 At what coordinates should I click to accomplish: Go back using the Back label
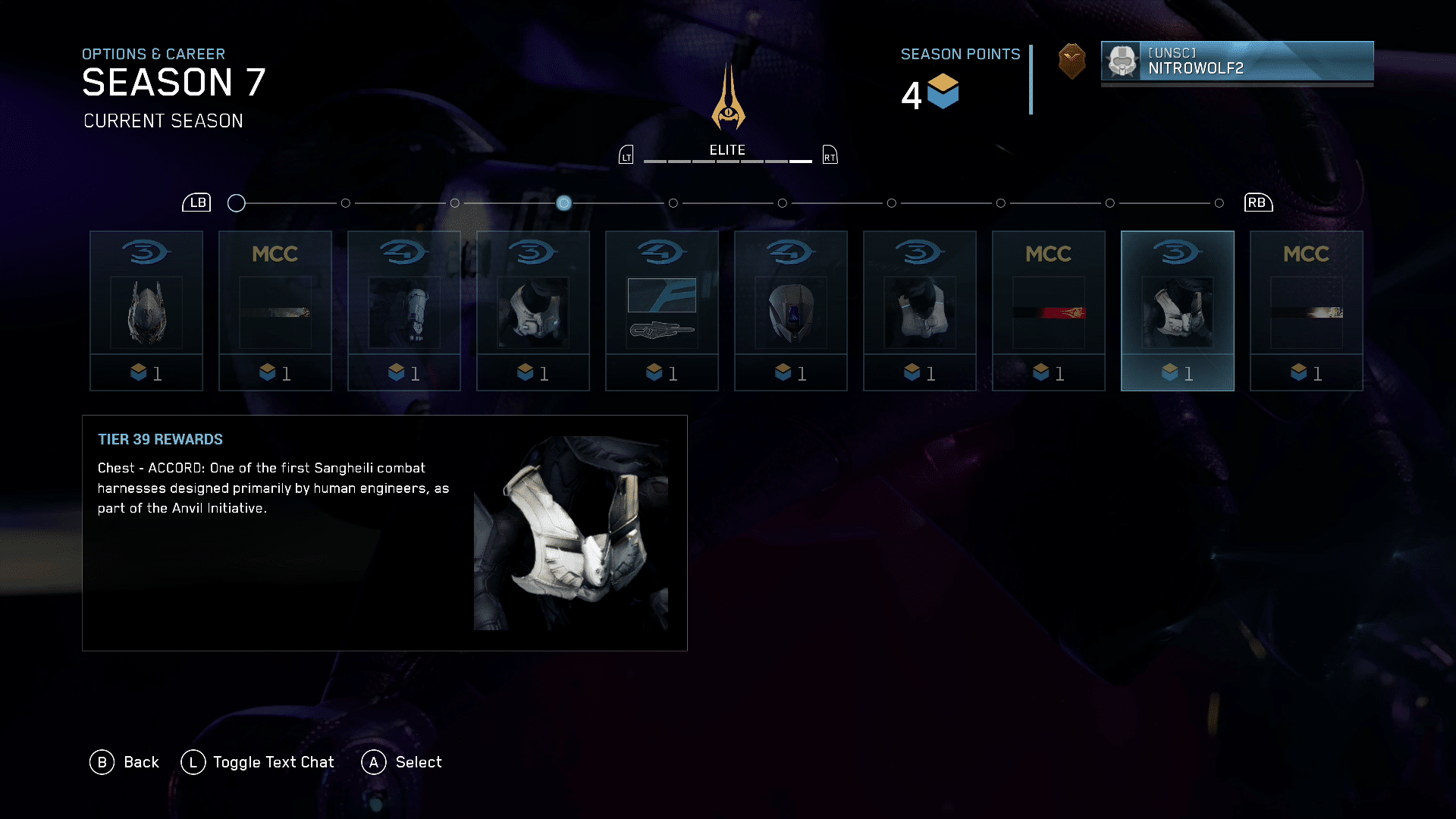[x=141, y=762]
